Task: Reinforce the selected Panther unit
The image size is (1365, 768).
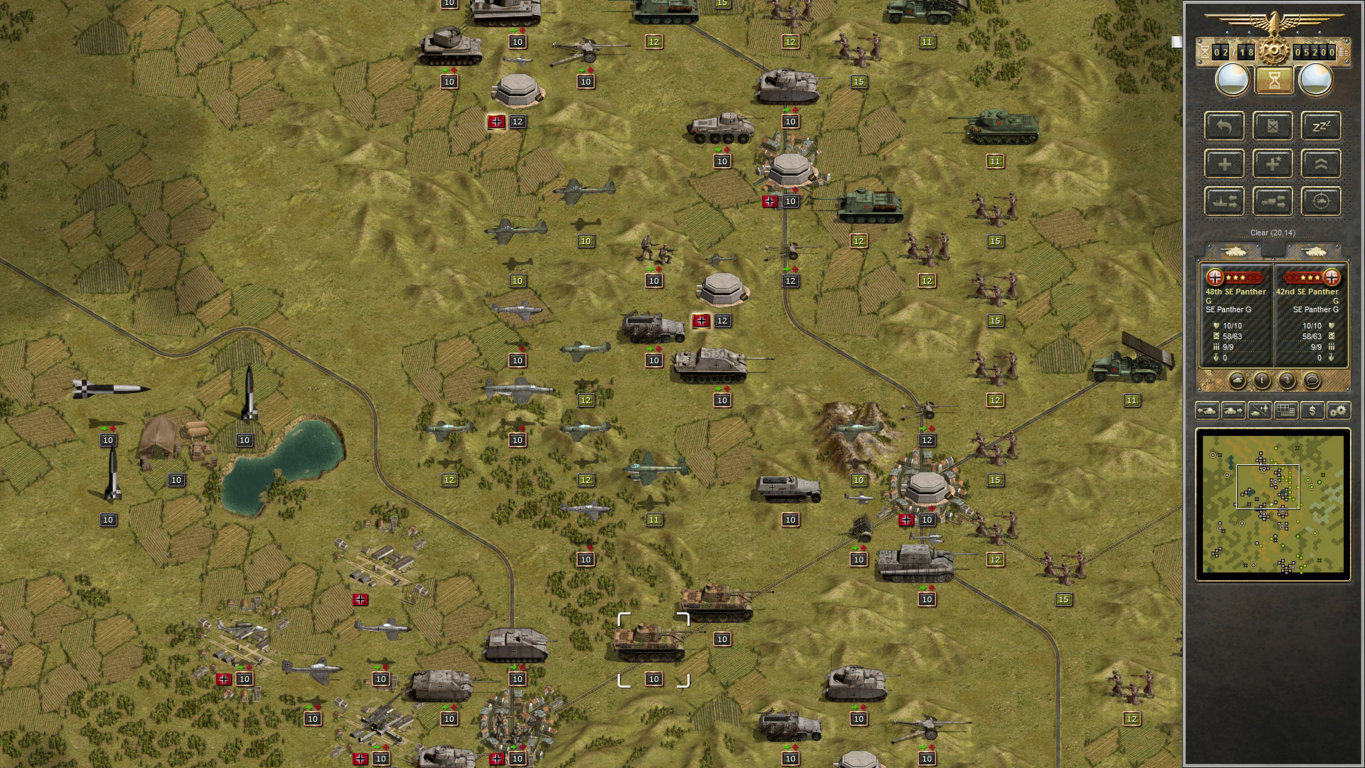Action: (1224, 164)
